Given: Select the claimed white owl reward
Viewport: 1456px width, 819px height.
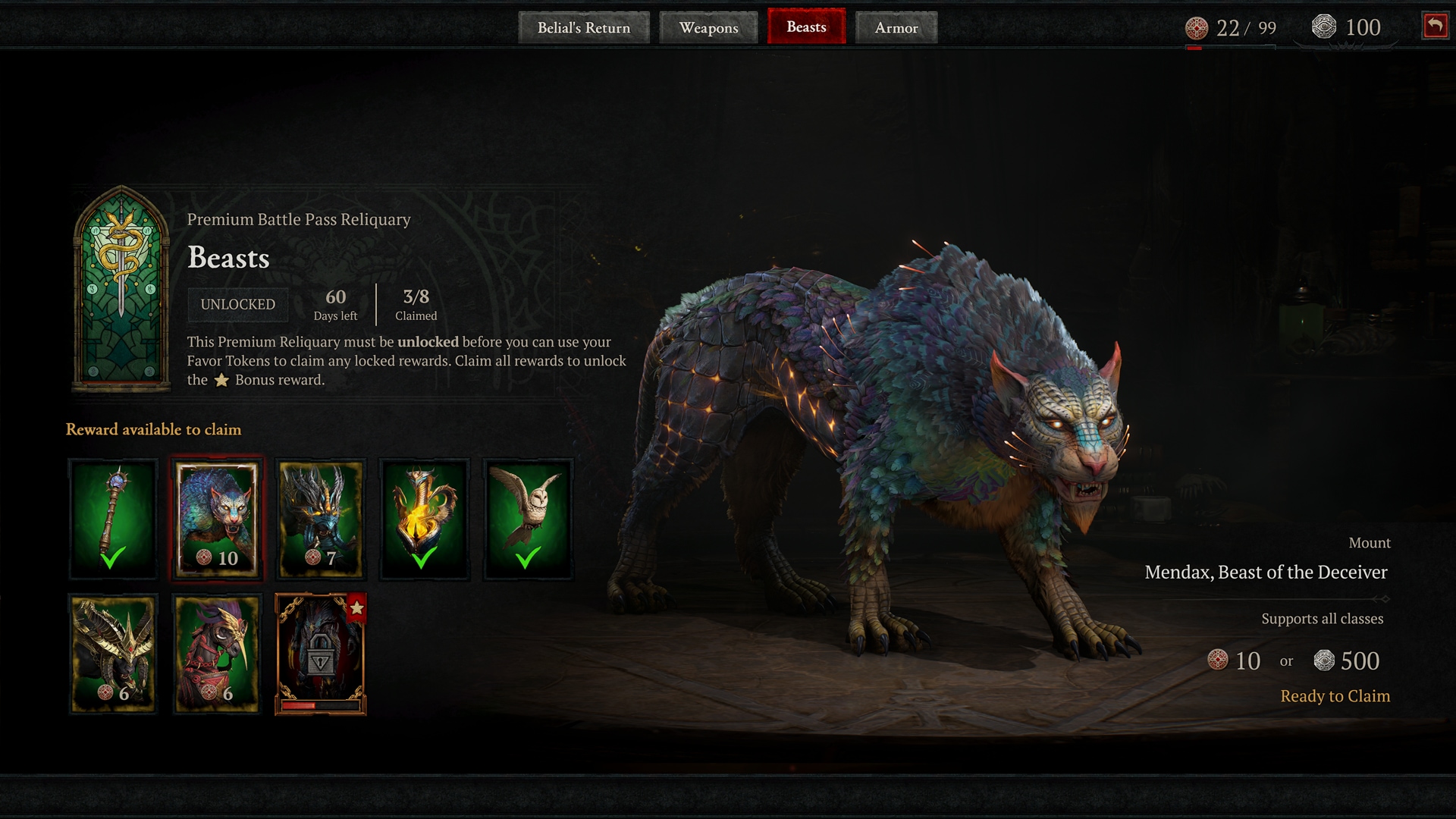Looking at the screenshot, I should coord(528,519).
